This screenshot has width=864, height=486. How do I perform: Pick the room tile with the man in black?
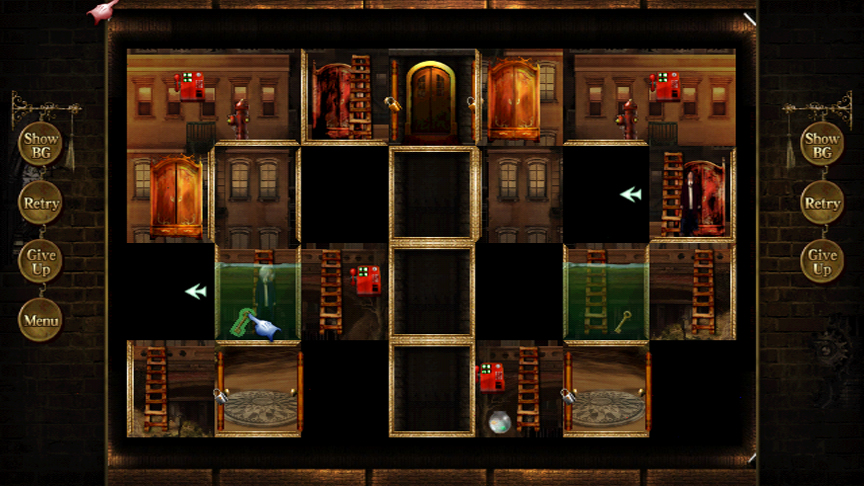pos(692,195)
